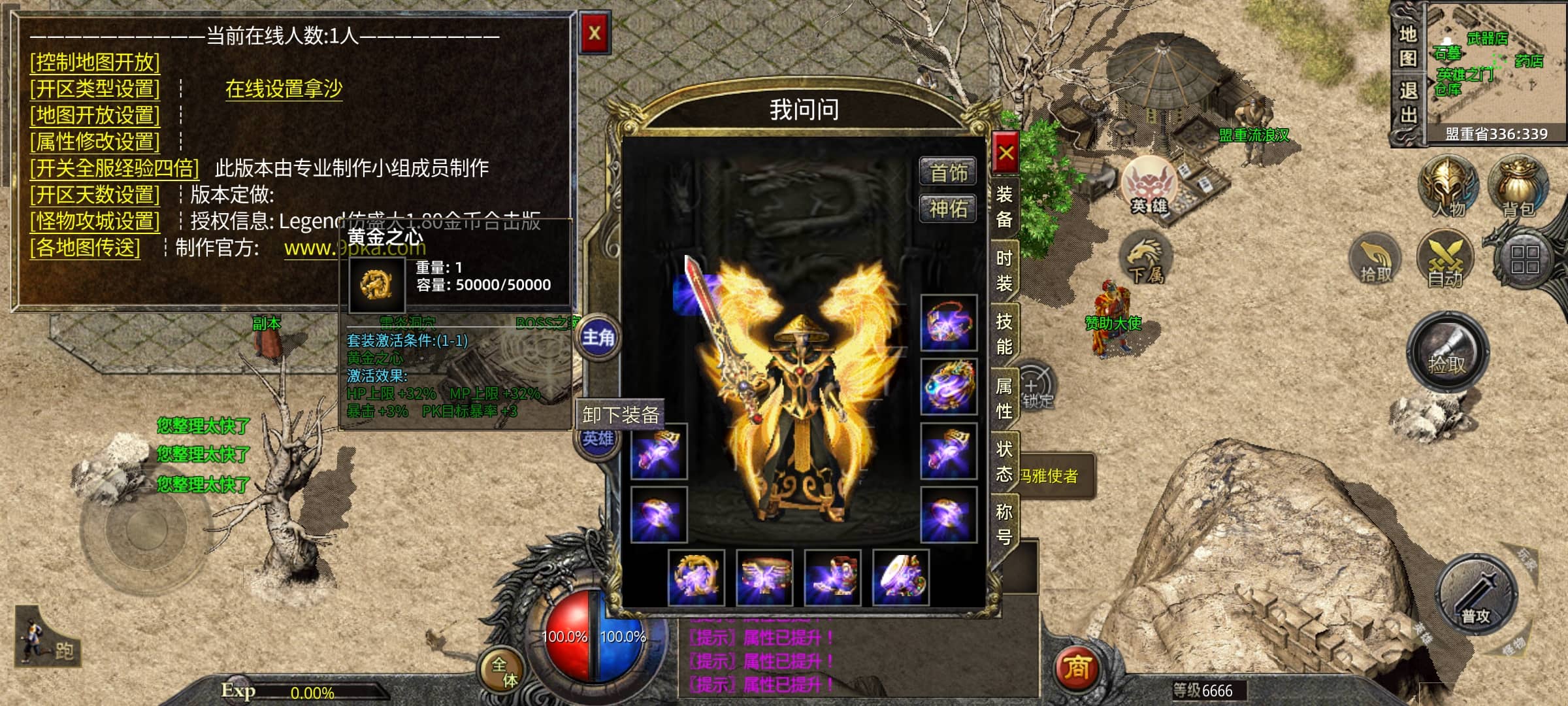This screenshot has height=706, width=1568.
Task: Open the 神佑 blessing view
Action: pos(948,209)
